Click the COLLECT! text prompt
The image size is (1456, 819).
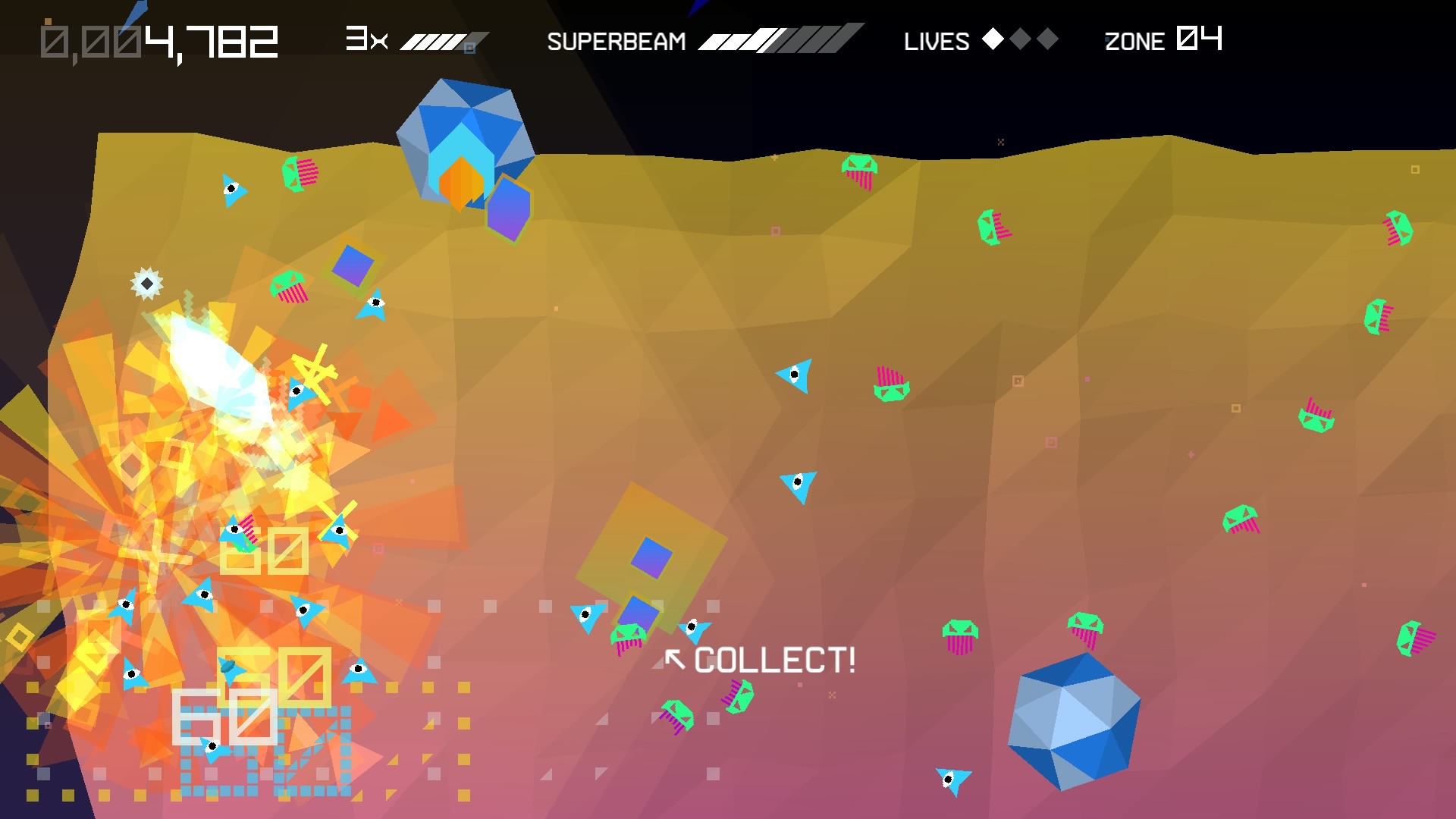click(775, 661)
